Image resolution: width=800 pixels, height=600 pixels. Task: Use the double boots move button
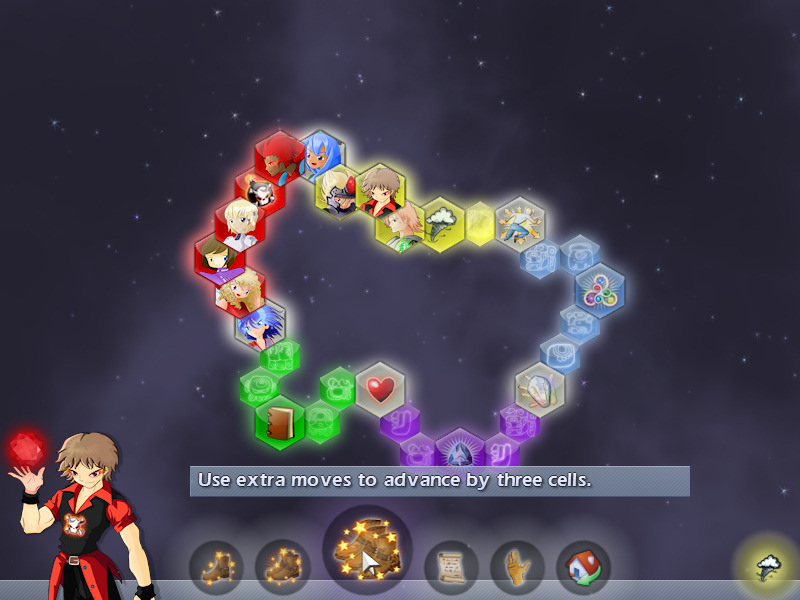(x=282, y=567)
